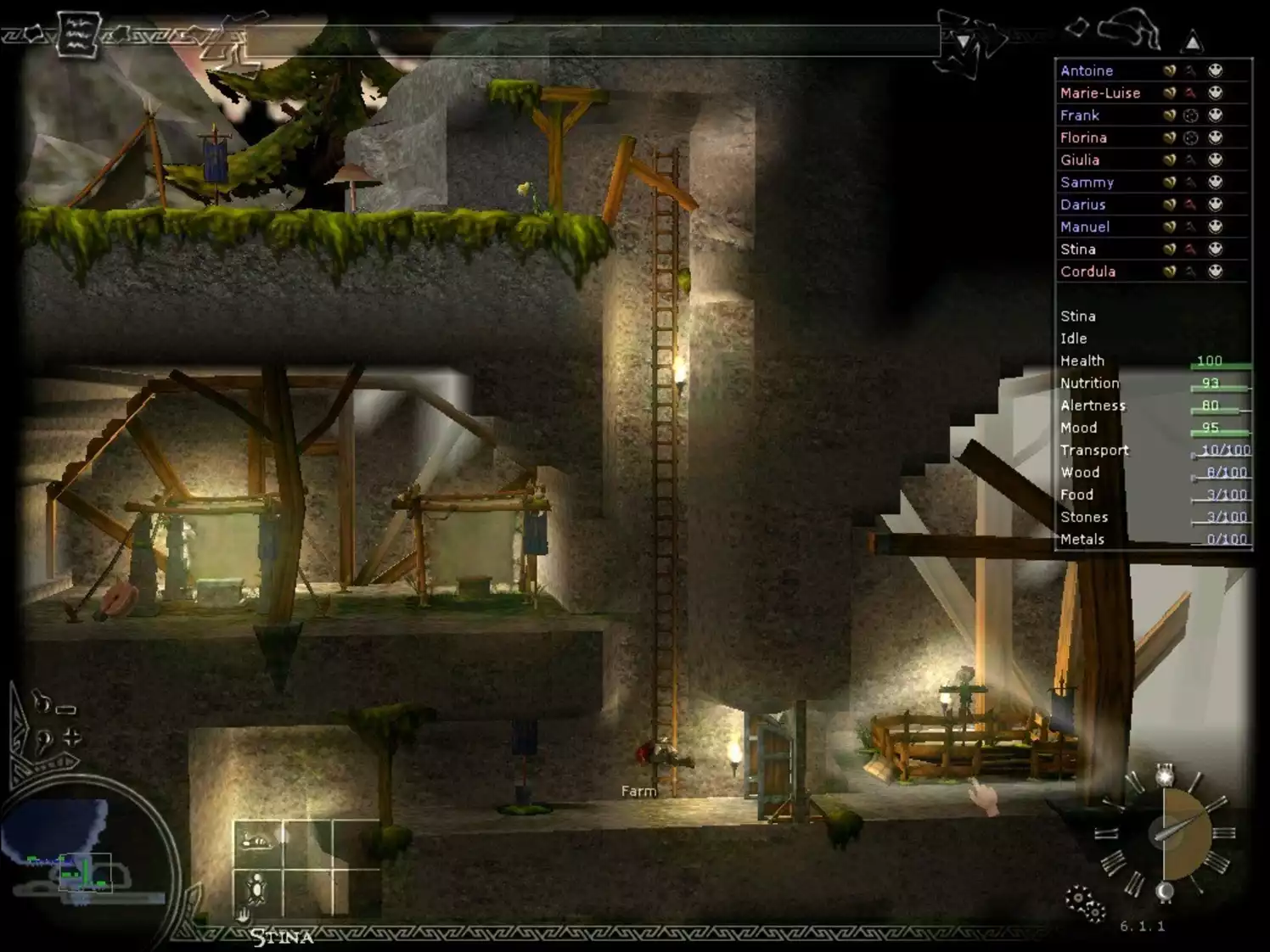The height and width of the screenshot is (952, 1270).
Task: Choose Darius from the villager roster
Action: coord(1082,204)
